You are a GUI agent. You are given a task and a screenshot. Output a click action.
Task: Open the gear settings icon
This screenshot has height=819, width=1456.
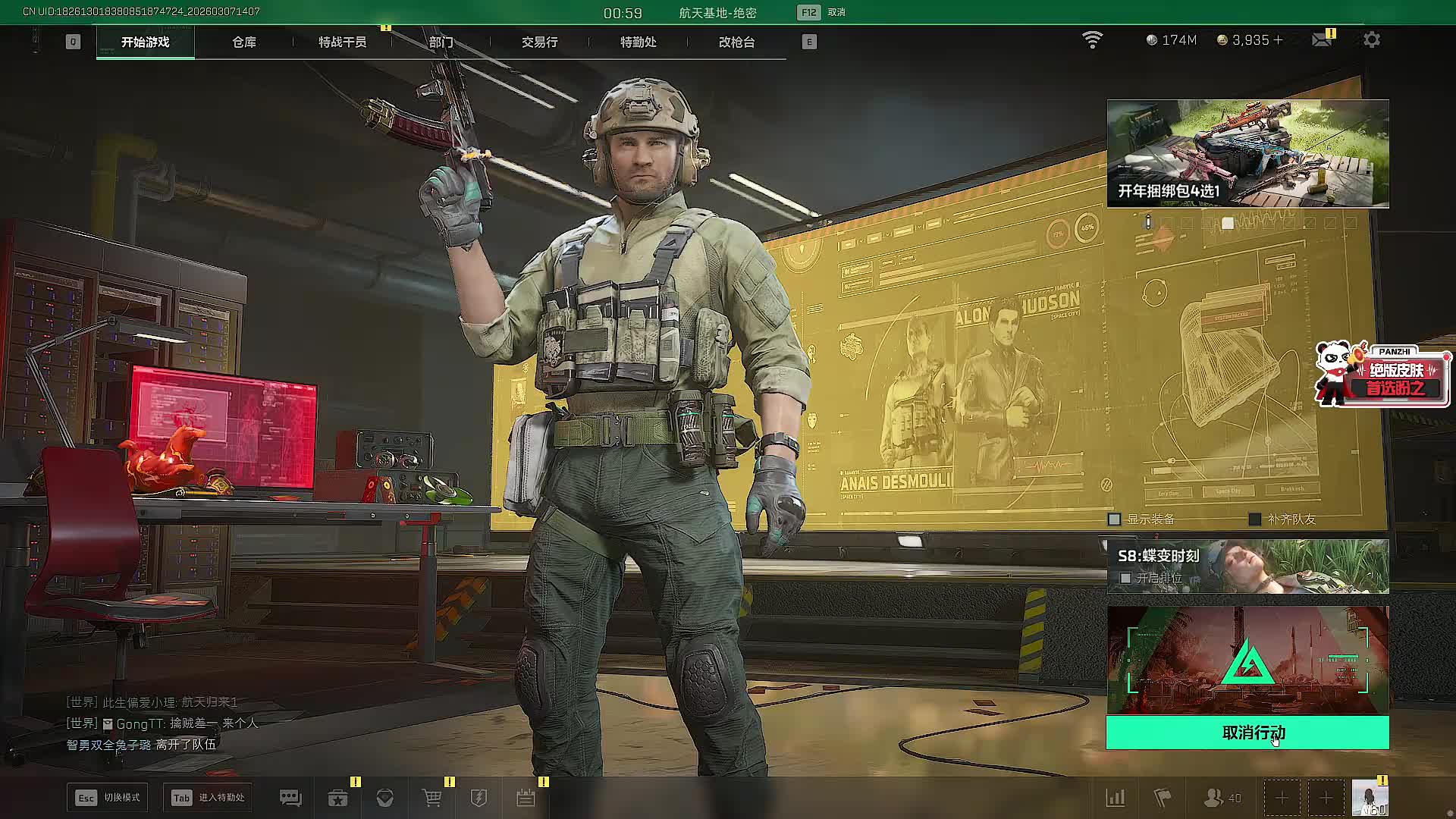[1372, 40]
